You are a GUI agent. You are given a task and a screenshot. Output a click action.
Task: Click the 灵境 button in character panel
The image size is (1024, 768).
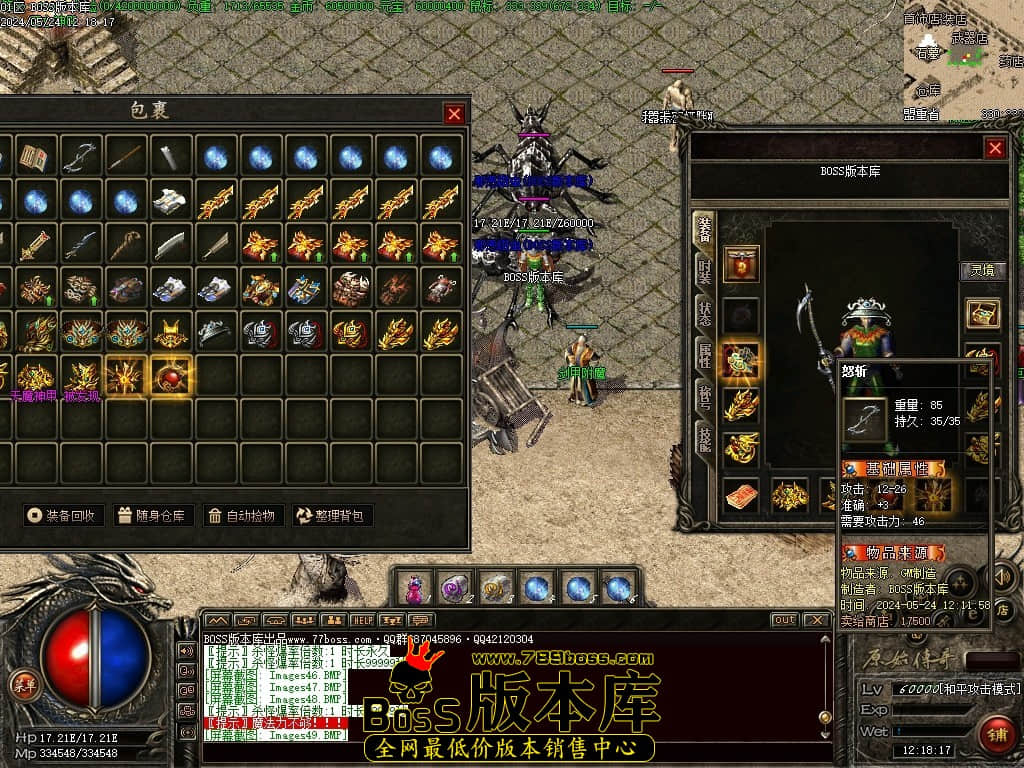(982, 270)
